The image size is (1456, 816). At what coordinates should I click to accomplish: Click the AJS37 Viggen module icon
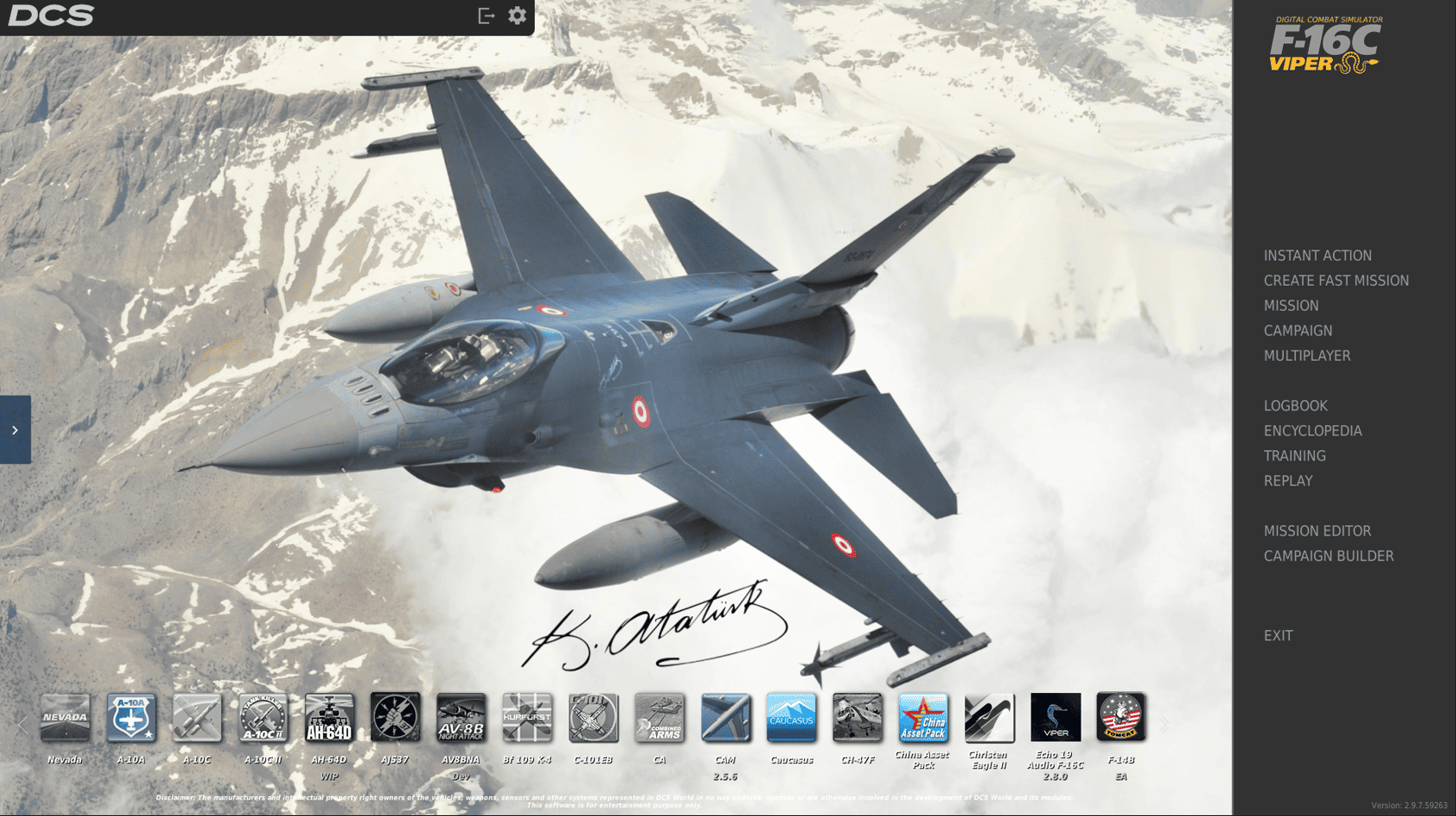tap(395, 718)
